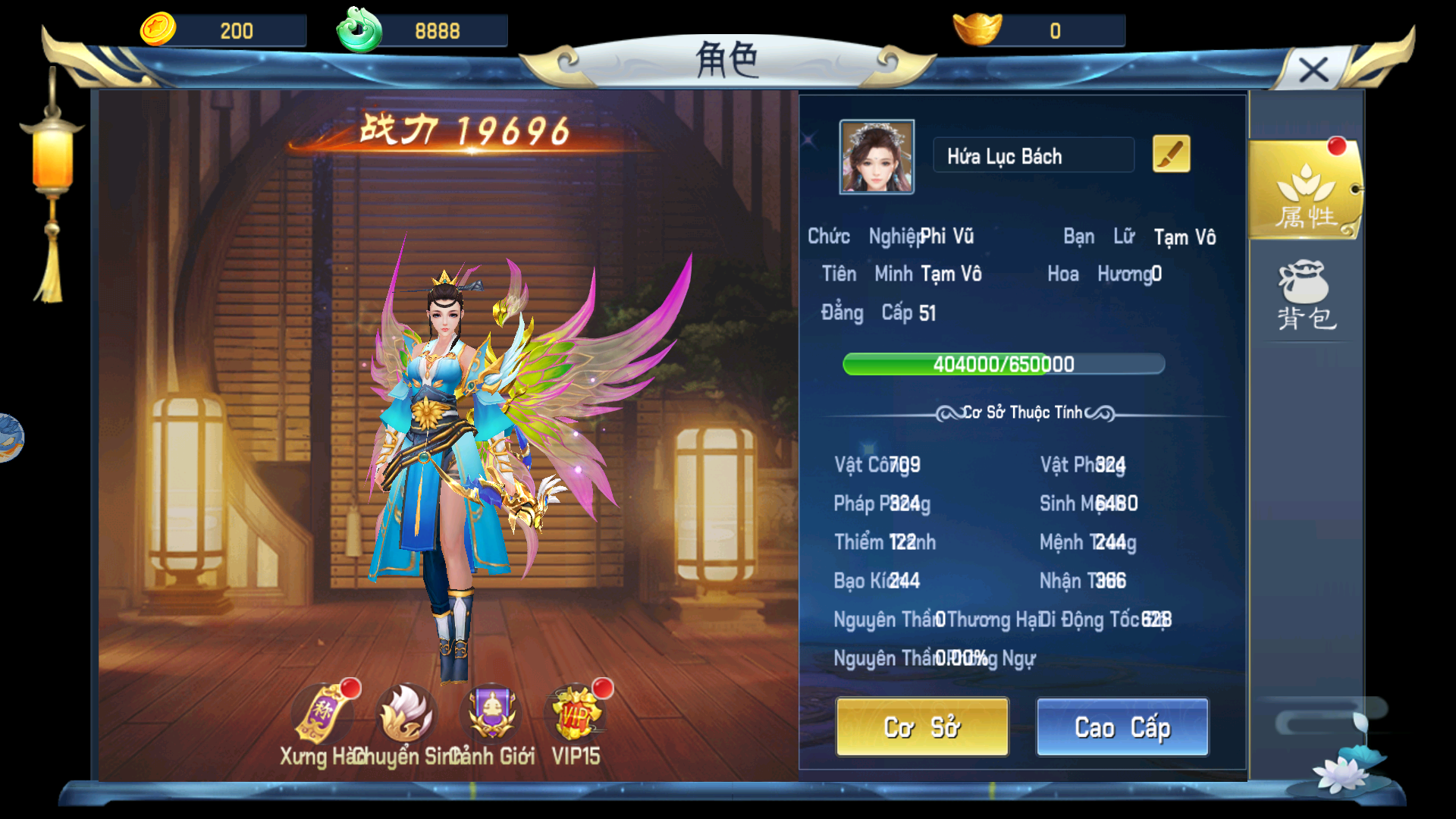Screen dimensions: 1456x819
Task: Switch to the 属性 attributes tab
Action: coord(1305,190)
